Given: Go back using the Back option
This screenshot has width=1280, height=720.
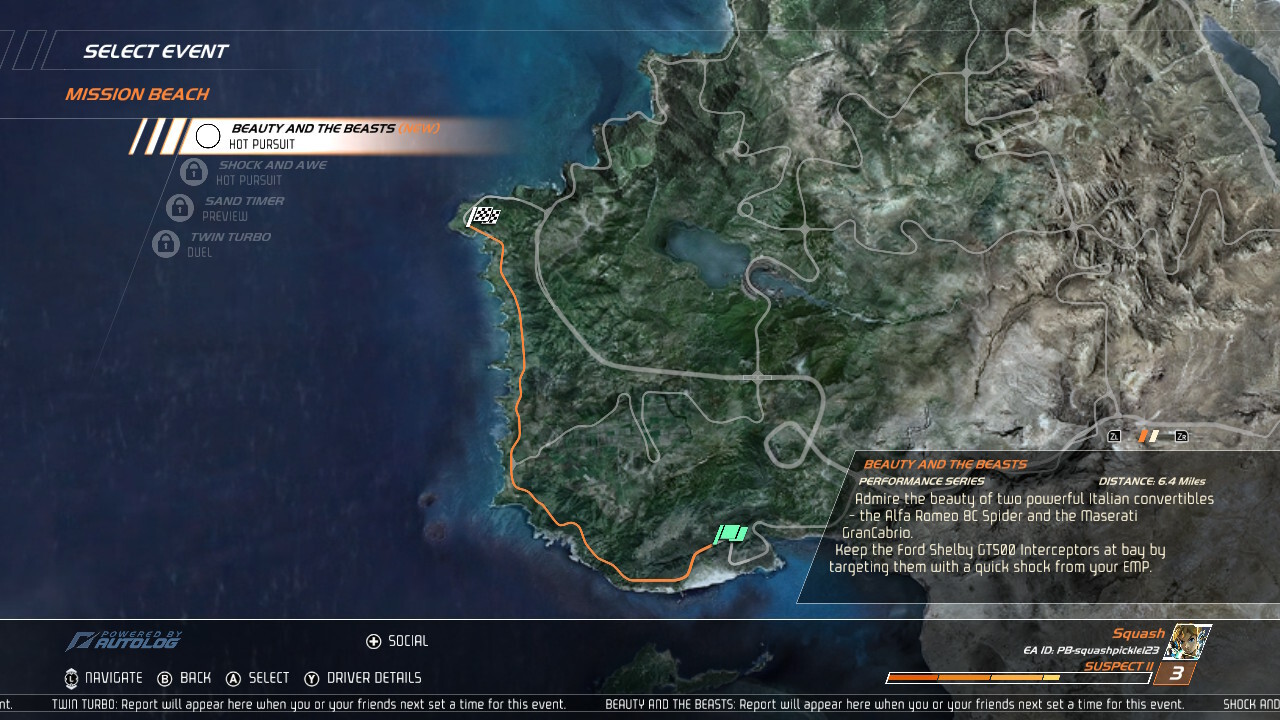Looking at the screenshot, I should [184, 678].
